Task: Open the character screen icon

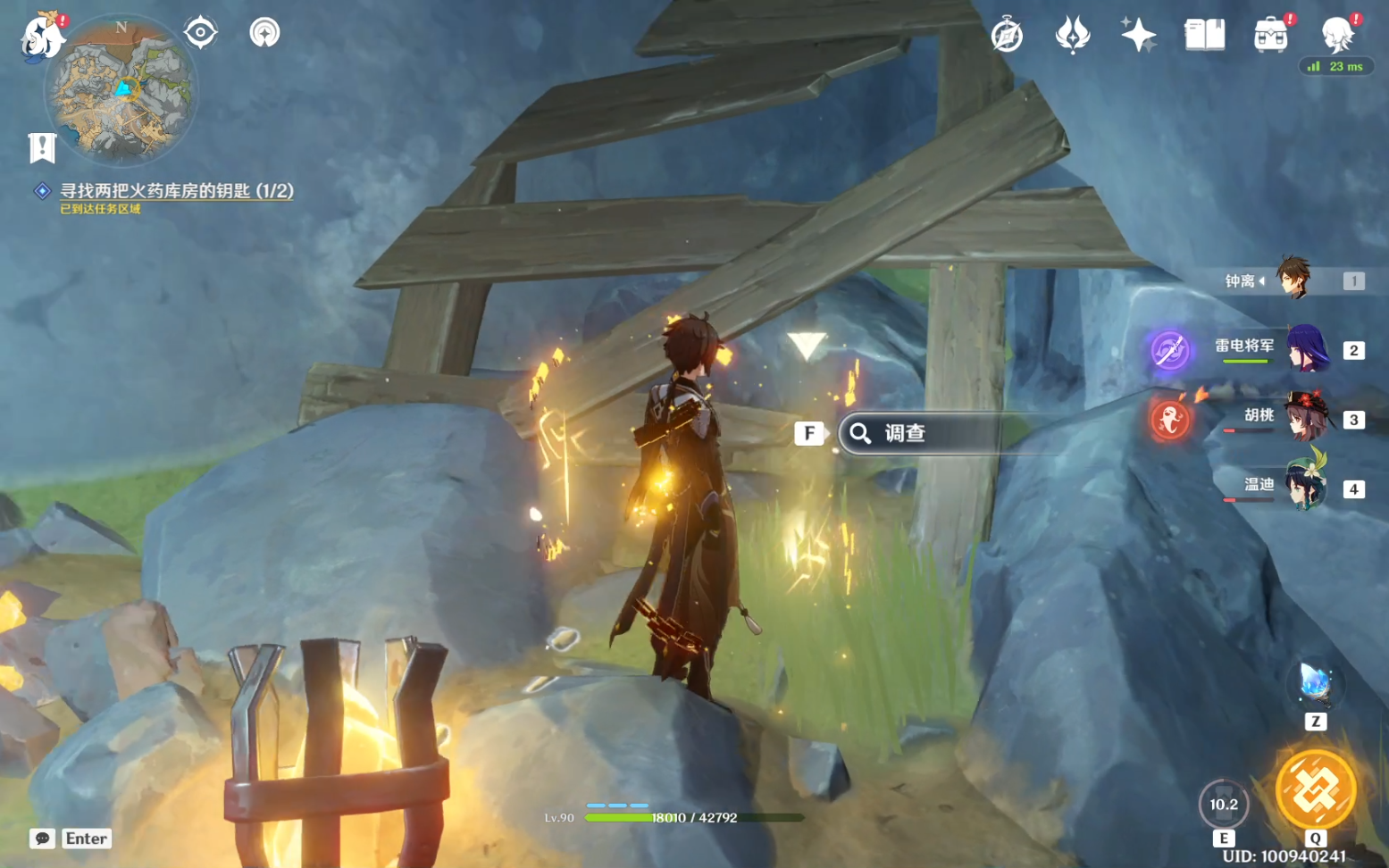Action: click(1337, 36)
